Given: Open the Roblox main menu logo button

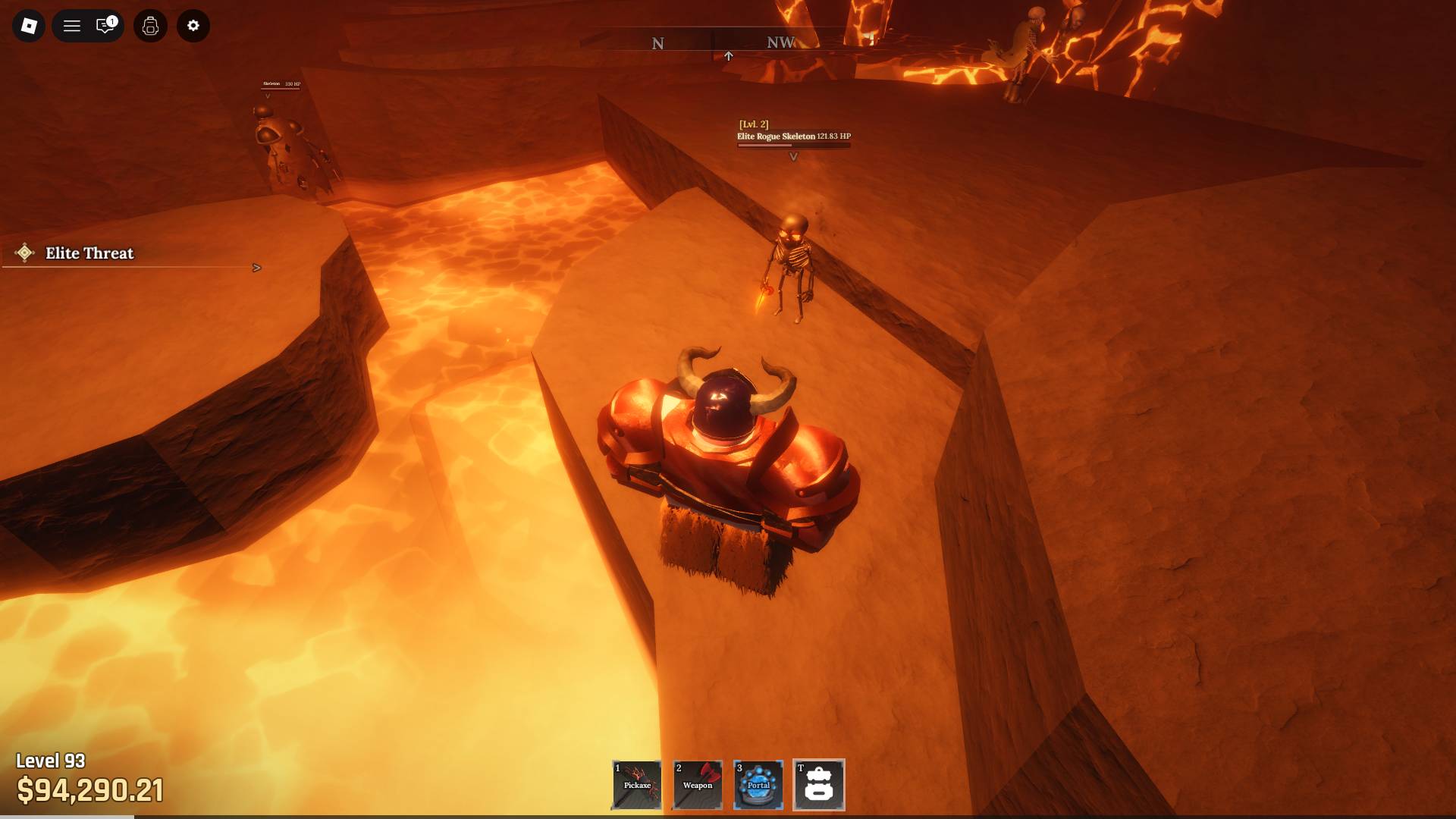Looking at the screenshot, I should point(29,26).
